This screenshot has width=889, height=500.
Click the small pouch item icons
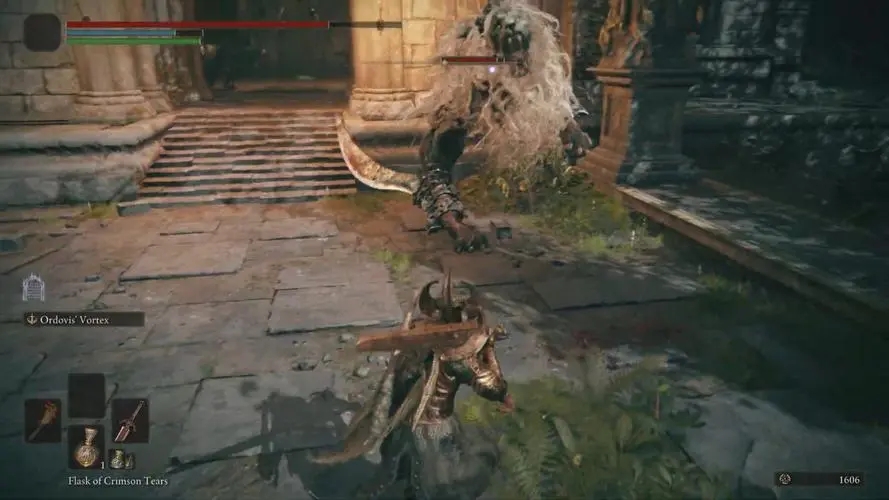[x=122, y=460]
